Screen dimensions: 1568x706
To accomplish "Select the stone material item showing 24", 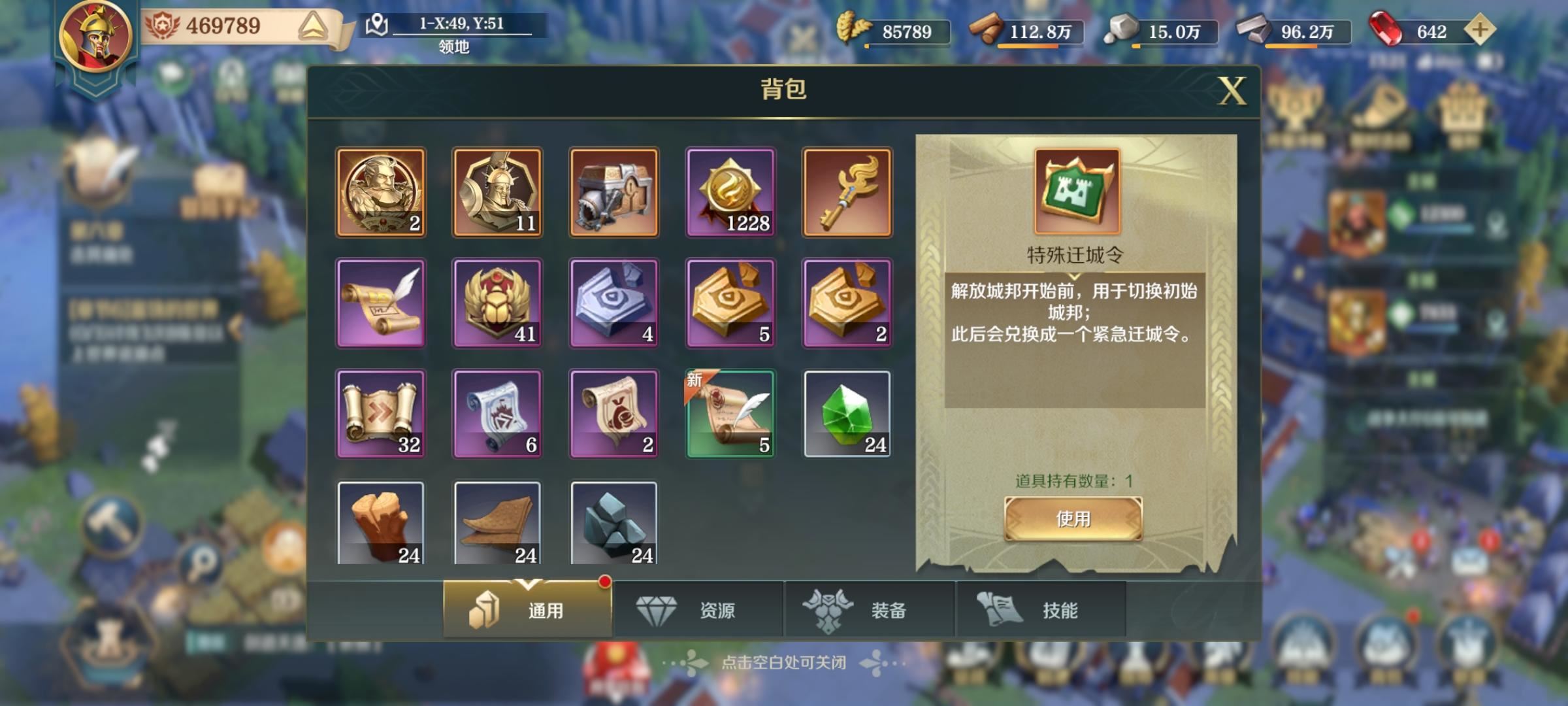I will point(613,523).
